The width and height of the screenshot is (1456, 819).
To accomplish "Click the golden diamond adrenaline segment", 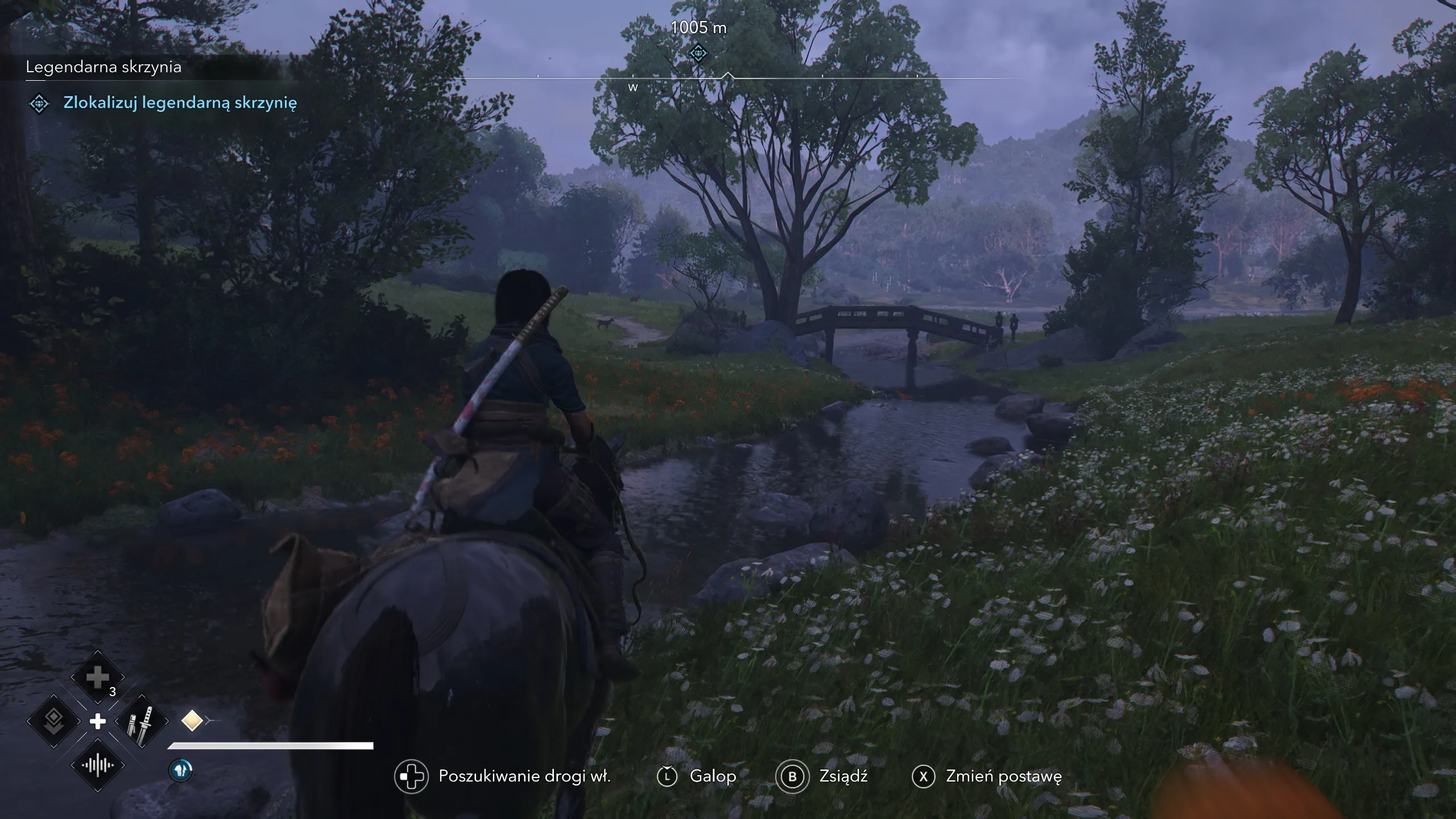I will pyautogui.click(x=192, y=721).
